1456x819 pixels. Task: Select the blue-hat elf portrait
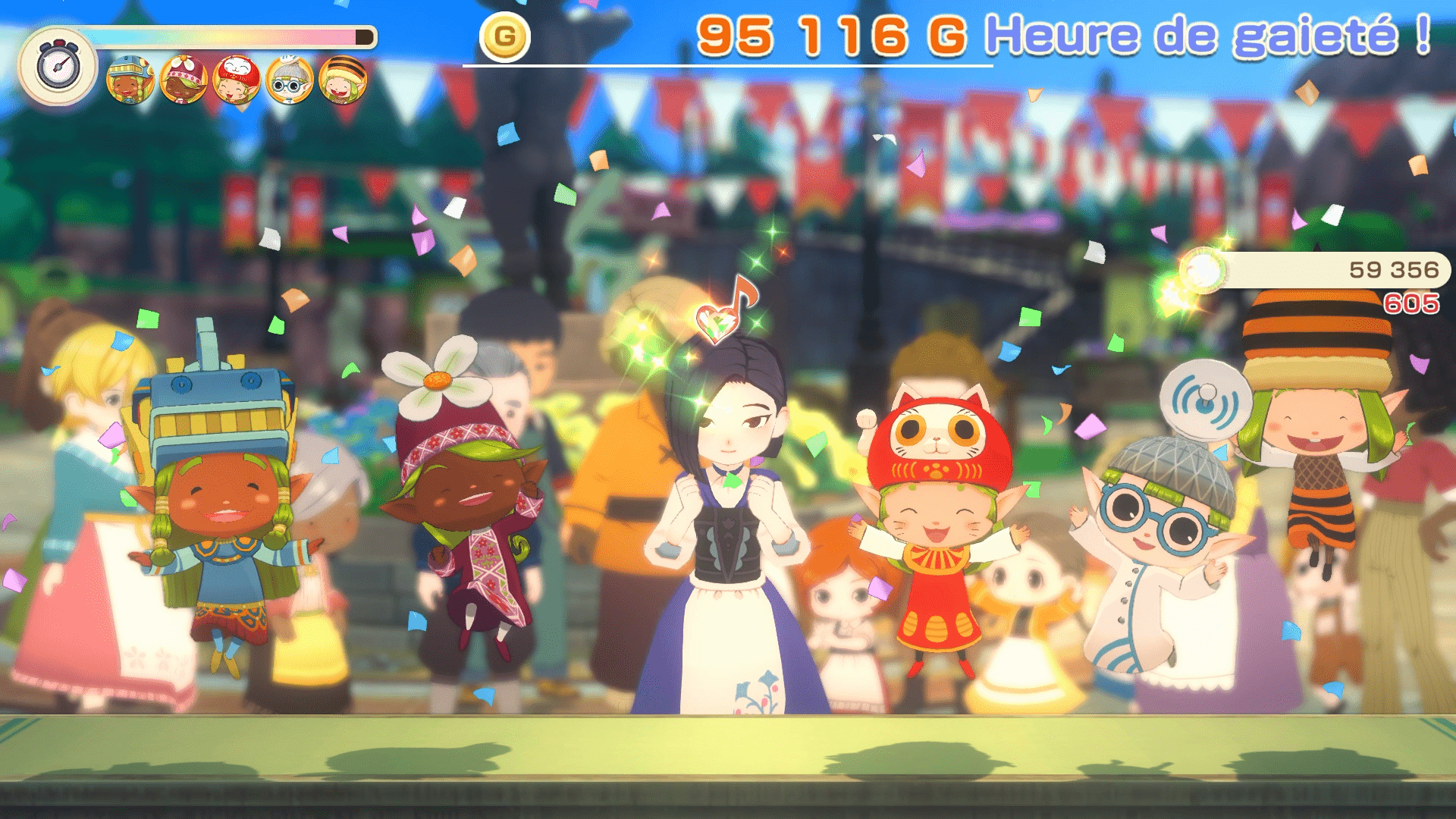pyautogui.click(x=130, y=80)
